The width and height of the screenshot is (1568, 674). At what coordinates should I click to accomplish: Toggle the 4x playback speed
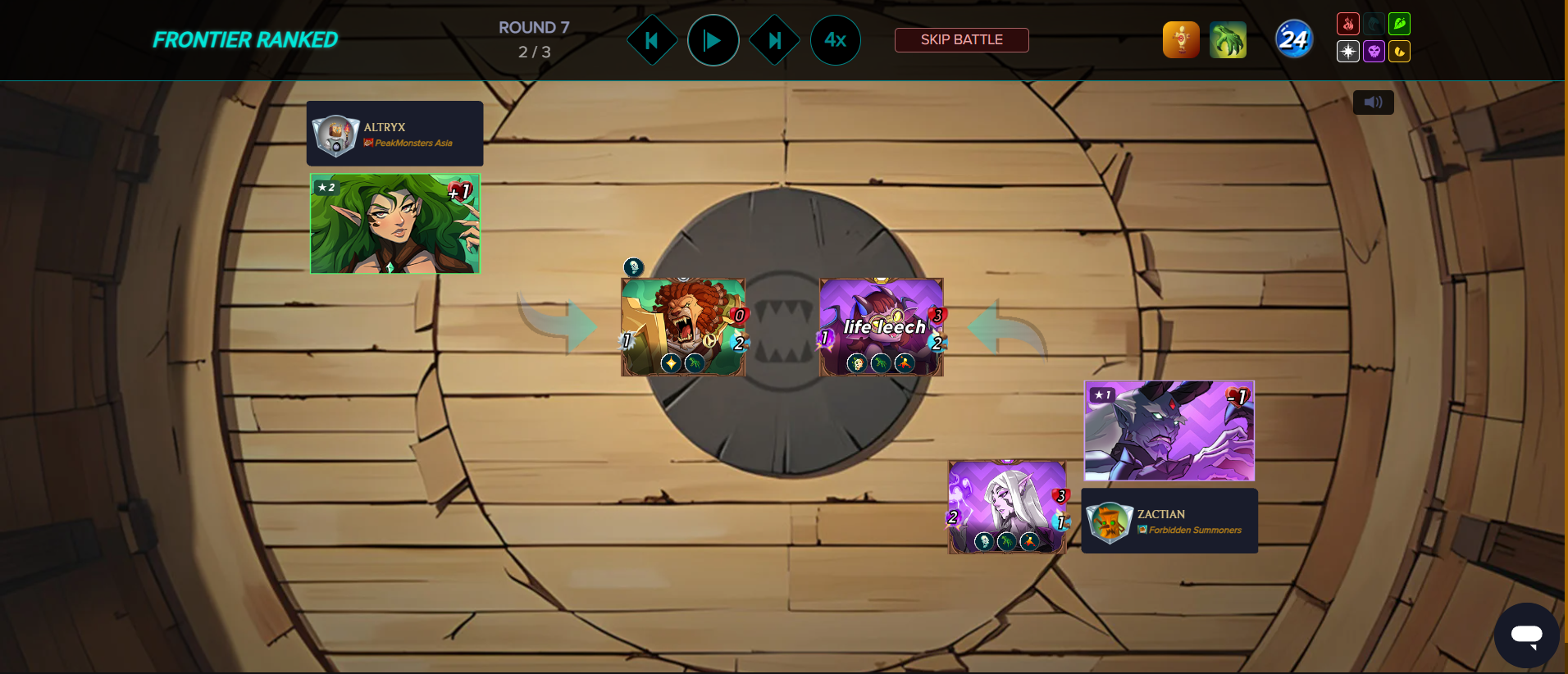(x=835, y=40)
